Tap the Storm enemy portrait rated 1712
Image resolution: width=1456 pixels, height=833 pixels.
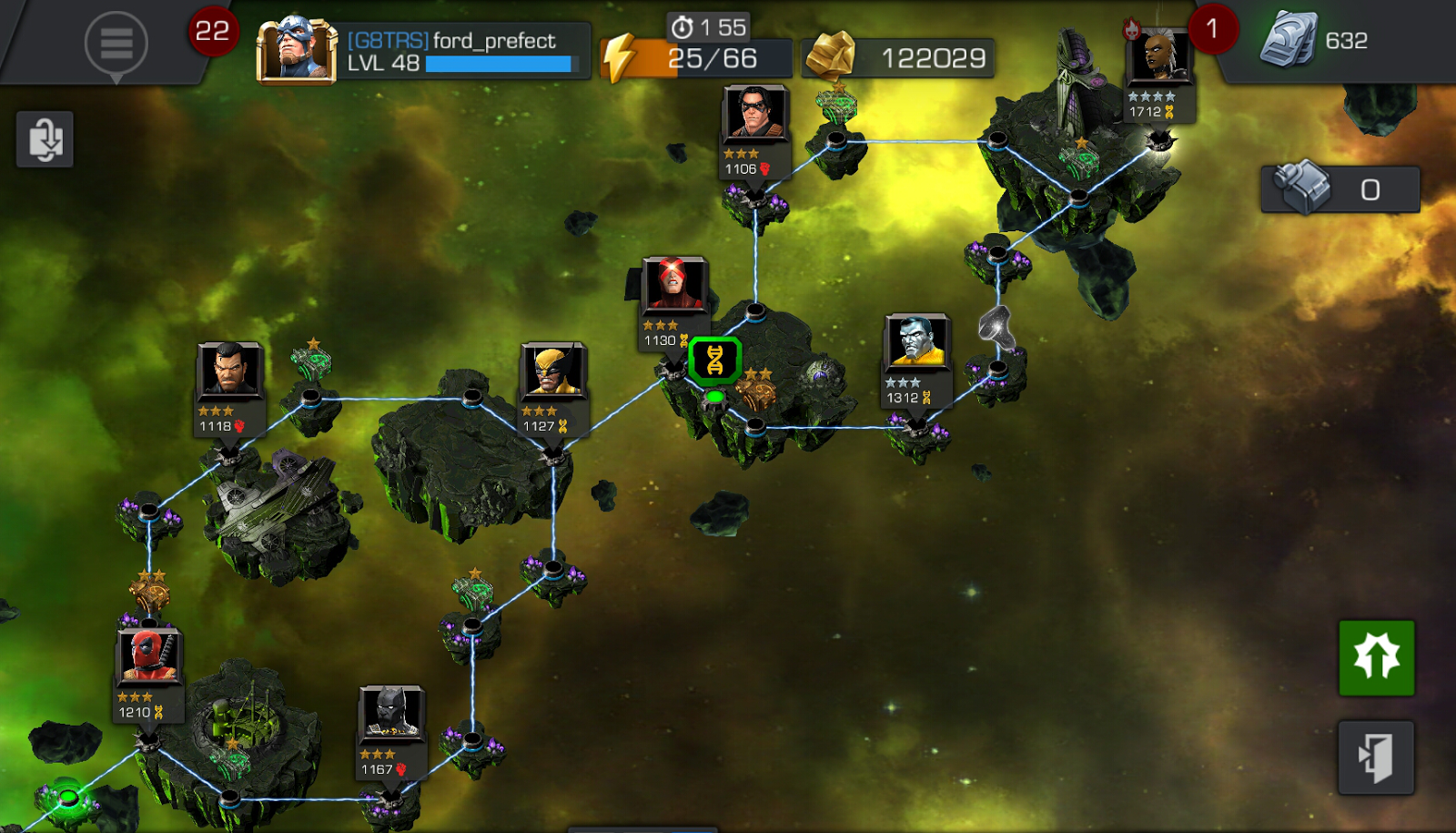pos(1159,56)
